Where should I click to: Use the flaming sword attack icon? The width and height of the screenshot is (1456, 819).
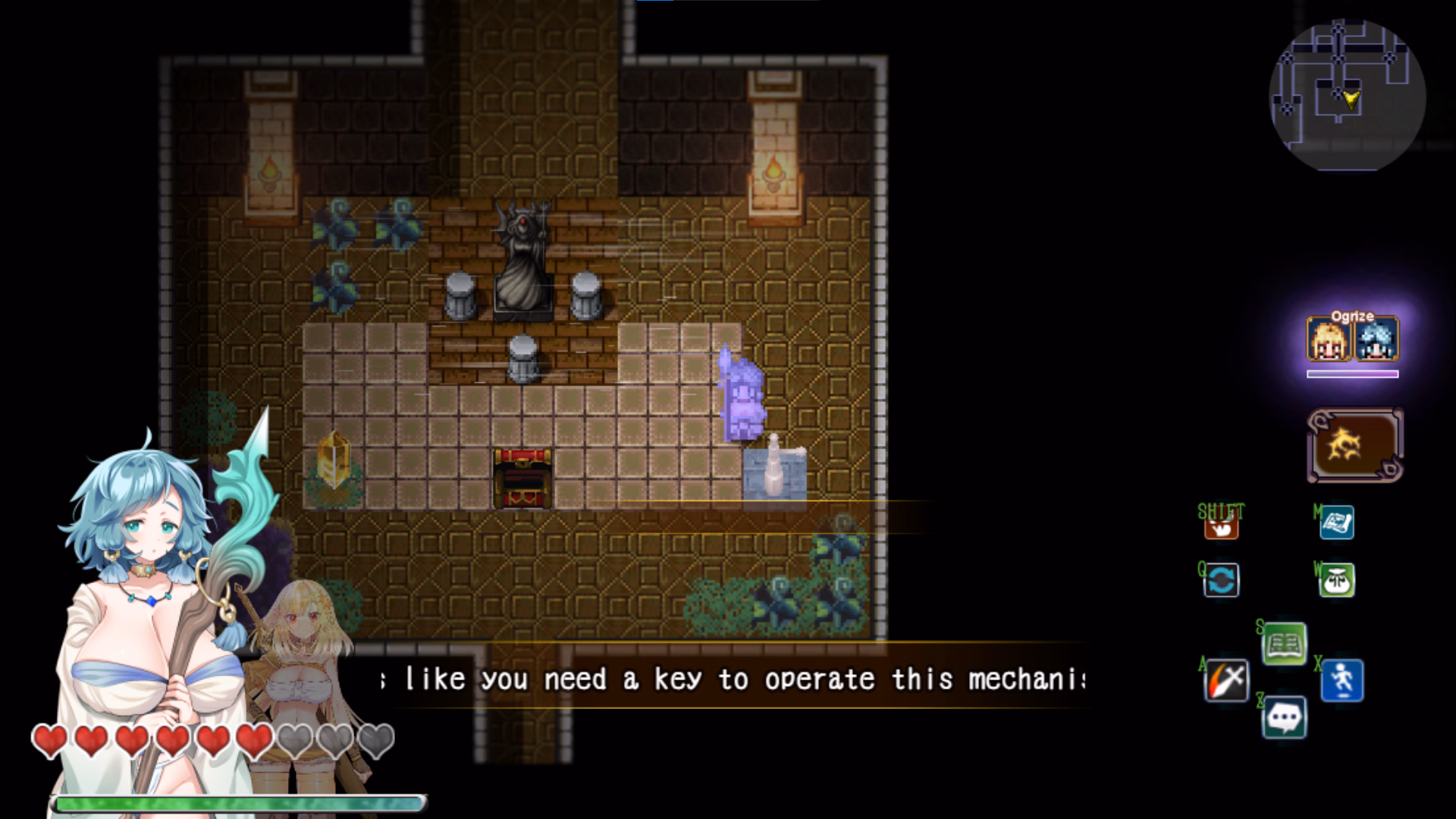1226,680
